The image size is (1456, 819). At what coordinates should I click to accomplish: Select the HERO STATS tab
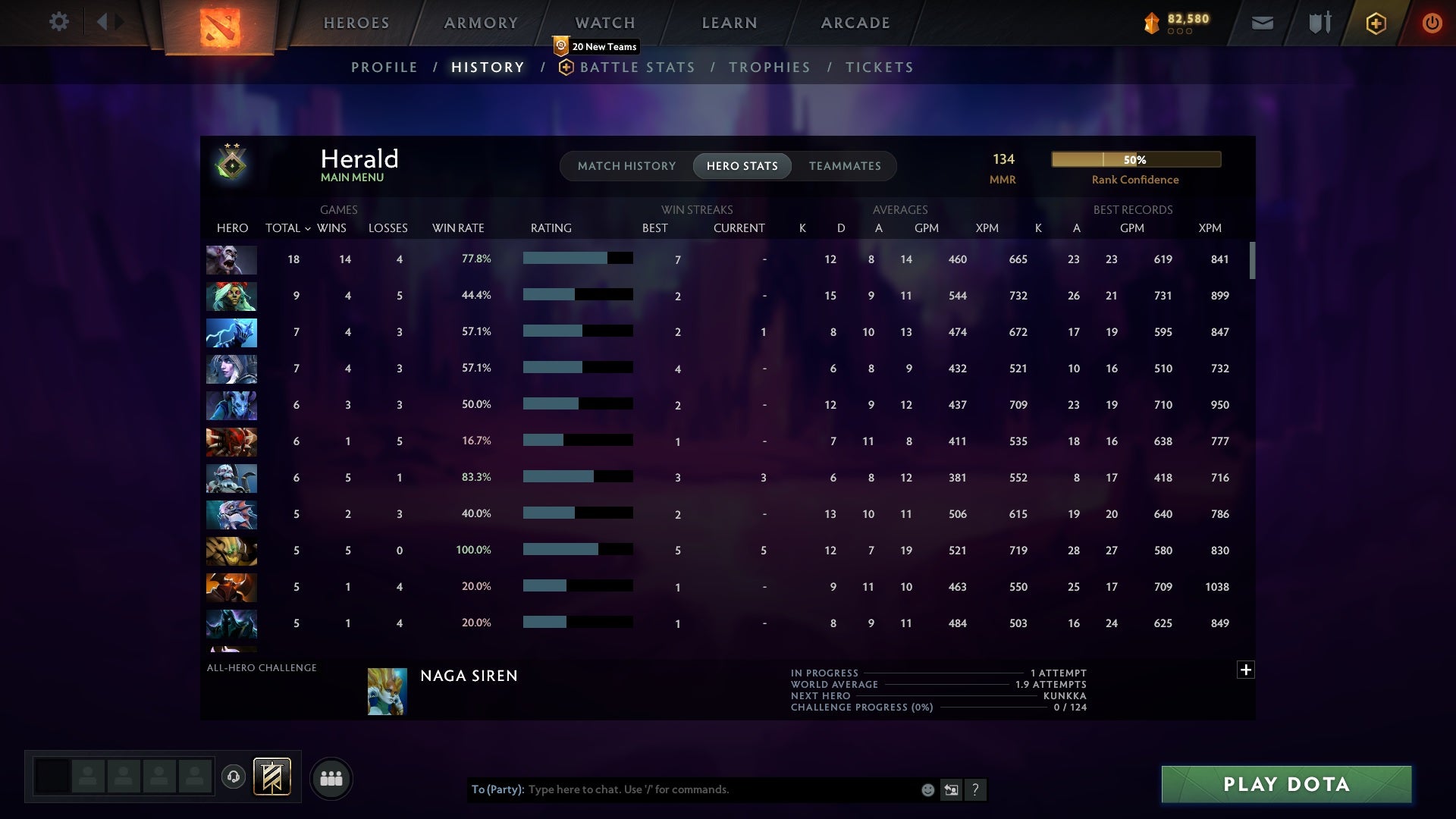(x=742, y=165)
